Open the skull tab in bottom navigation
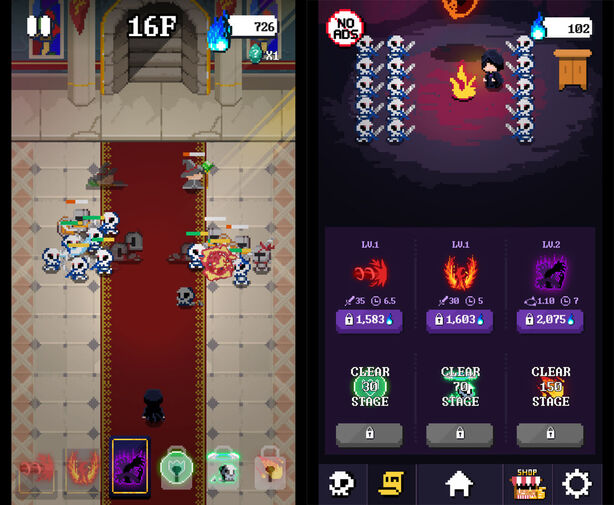Image resolution: width=614 pixels, height=505 pixels. coord(343,484)
